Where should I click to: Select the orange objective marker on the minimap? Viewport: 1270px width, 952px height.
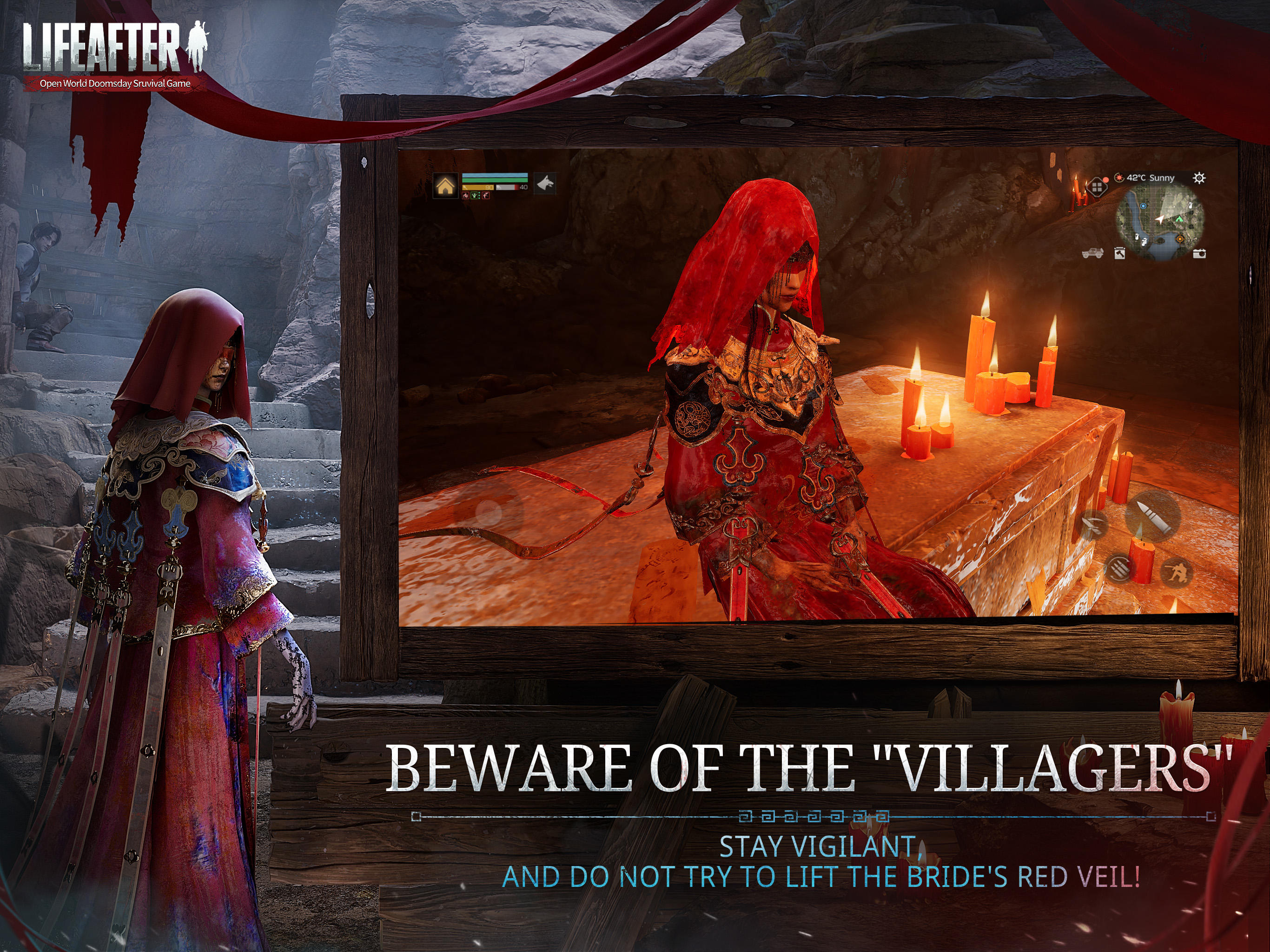pyautogui.click(x=1180, y=238)
